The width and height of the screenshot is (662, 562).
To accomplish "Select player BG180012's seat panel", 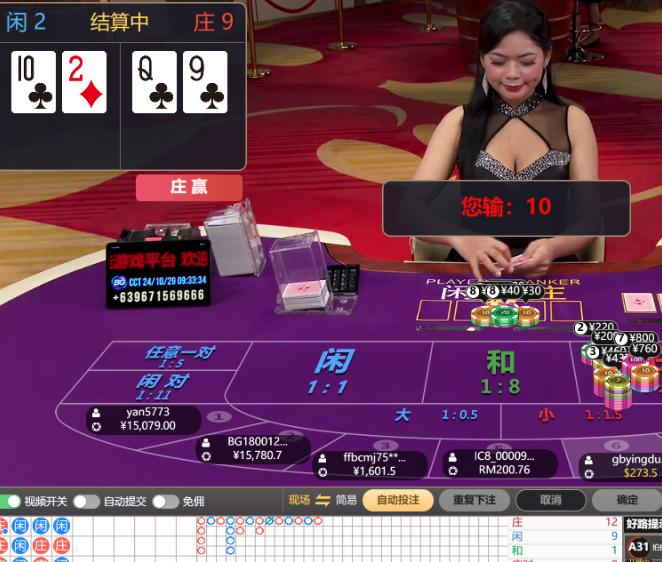I will pyautogui.click(x=251, y=448).
